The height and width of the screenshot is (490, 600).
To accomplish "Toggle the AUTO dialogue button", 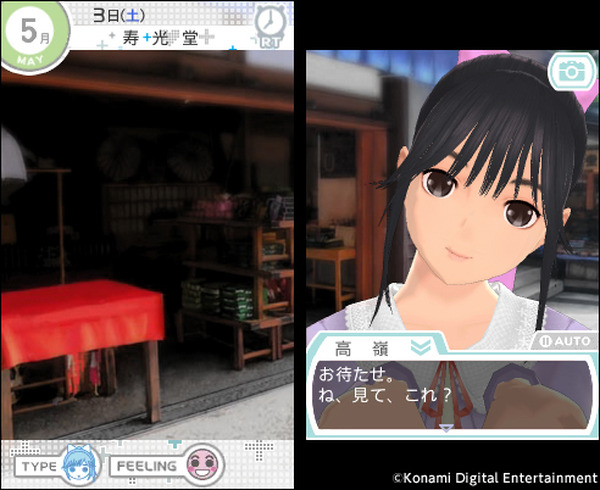I will pyautogui.click(x=561, y=340).
